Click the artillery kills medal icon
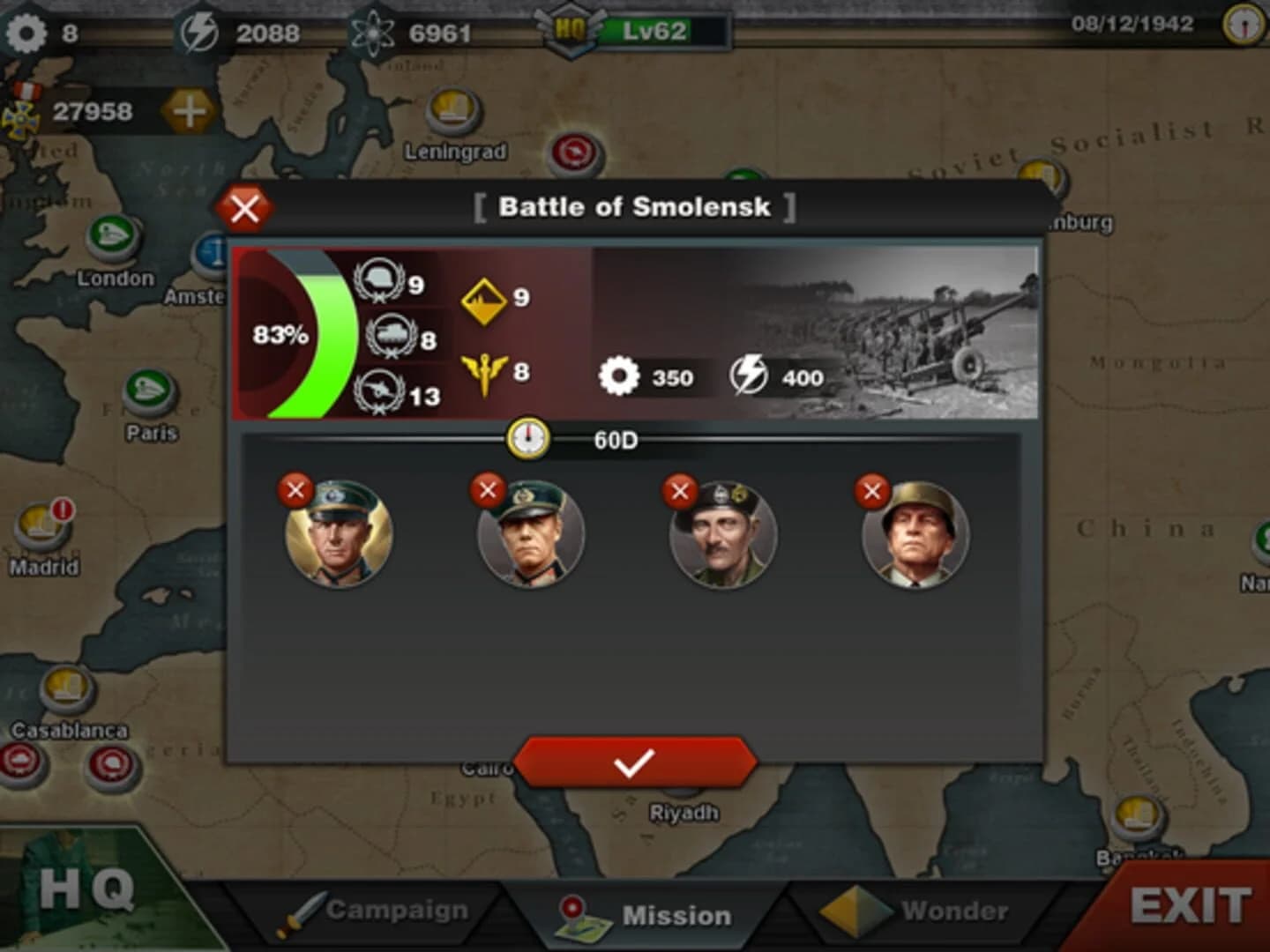Image resolution: width=1270 pixels, height=952 pixels. tap(379, 390)
